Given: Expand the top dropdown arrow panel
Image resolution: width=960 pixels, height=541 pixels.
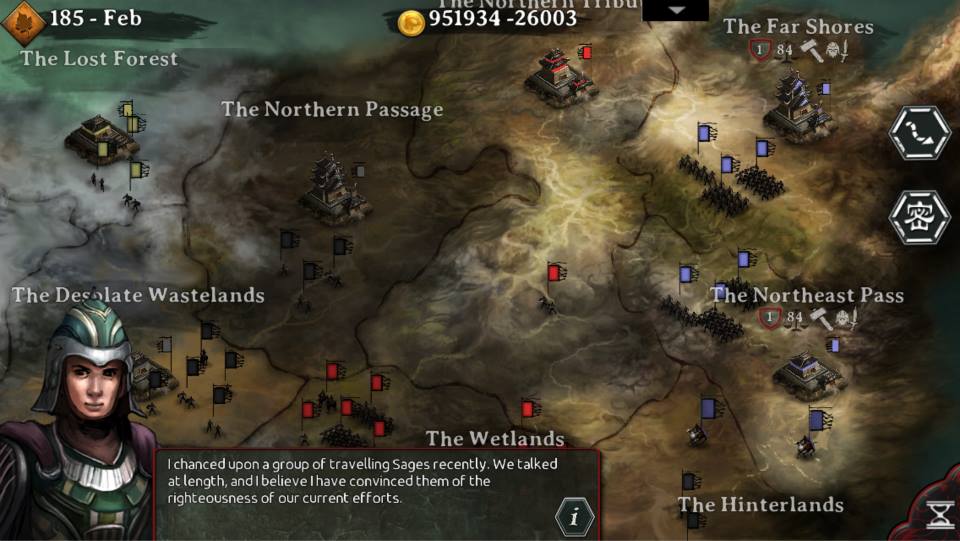Looking at the screenshot, I should point(675,10).
